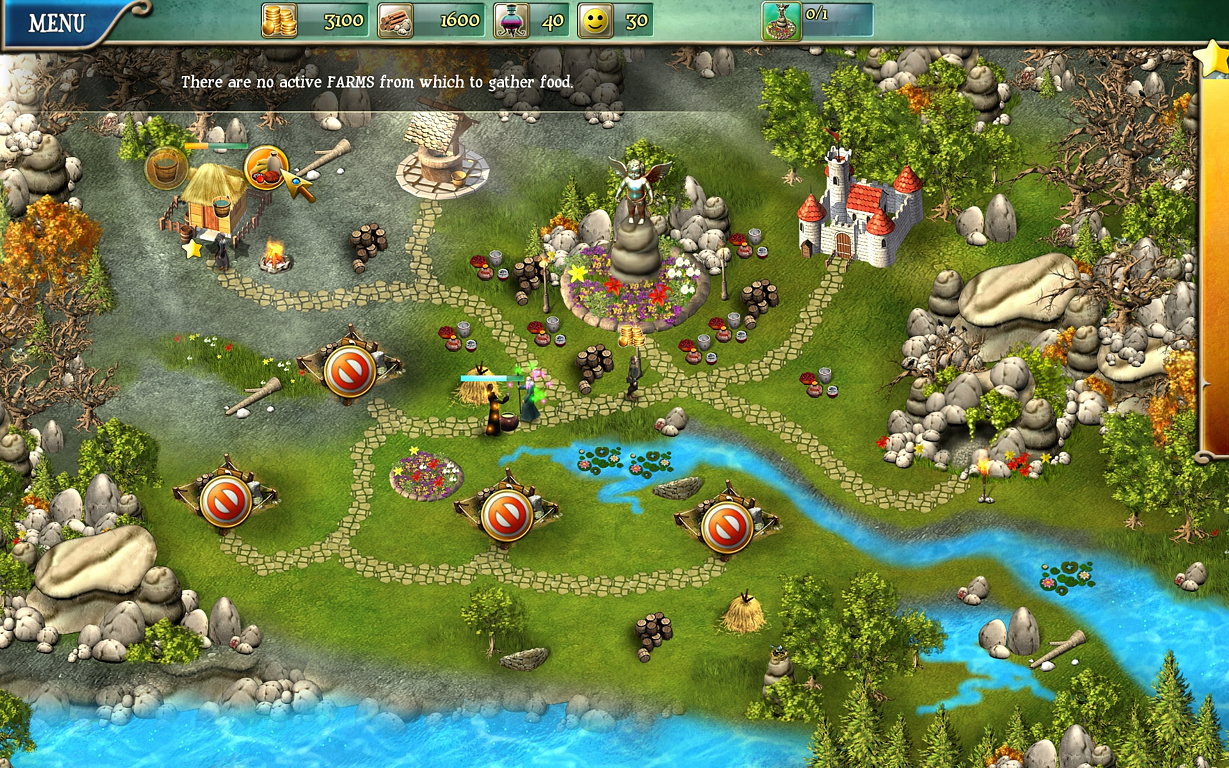The image size is (1229, 768).
Task: Select the food basket action icon
Action: tap(265, 167)
